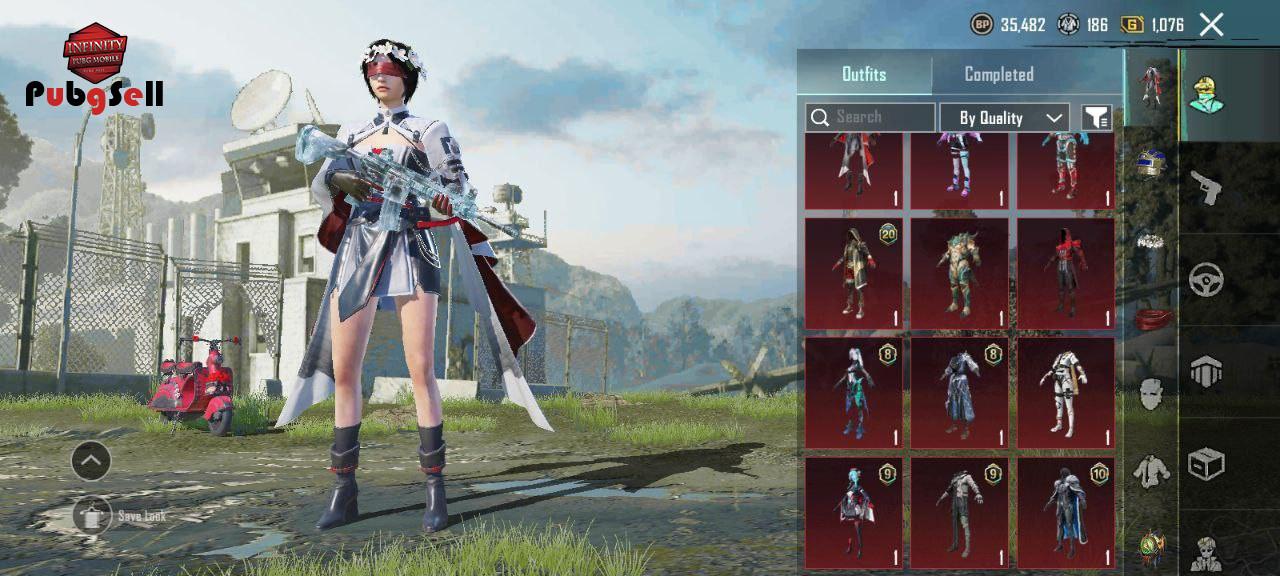
Task: Select the blue caped outfit with level 10 badge
Action: click(1065, 512)
